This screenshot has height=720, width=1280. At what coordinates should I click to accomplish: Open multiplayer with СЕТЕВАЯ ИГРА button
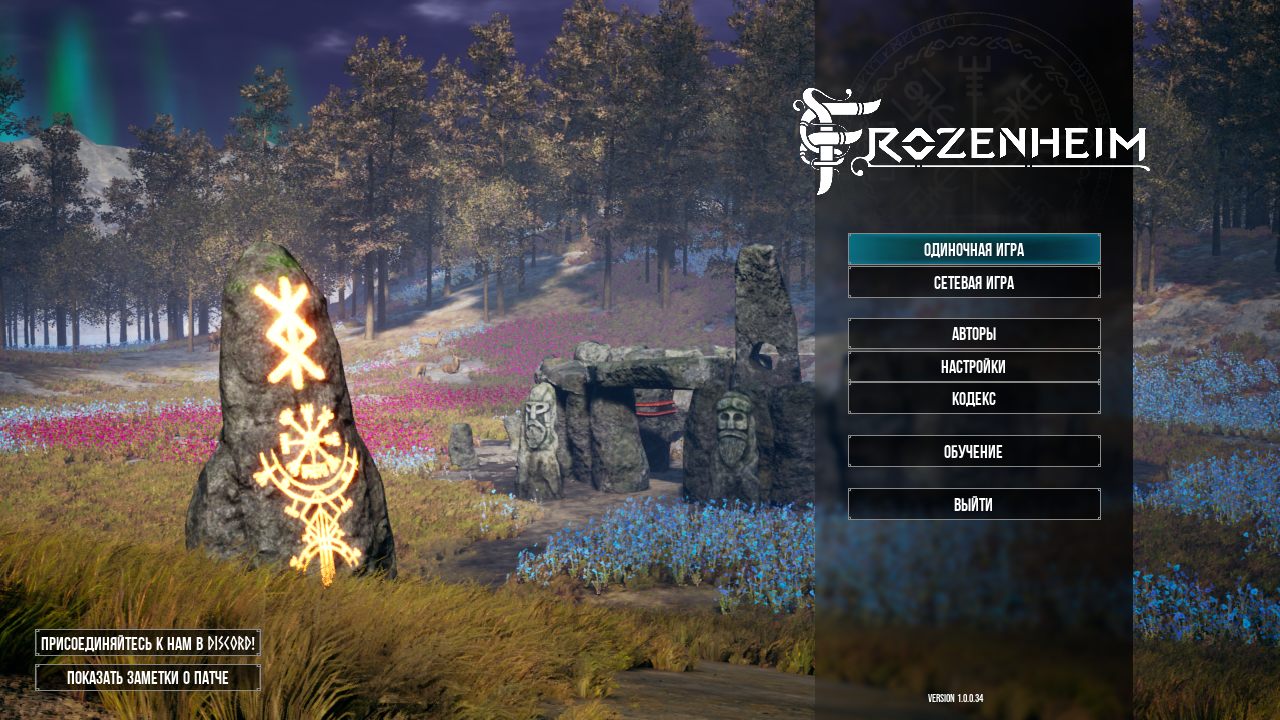point(974,283)
